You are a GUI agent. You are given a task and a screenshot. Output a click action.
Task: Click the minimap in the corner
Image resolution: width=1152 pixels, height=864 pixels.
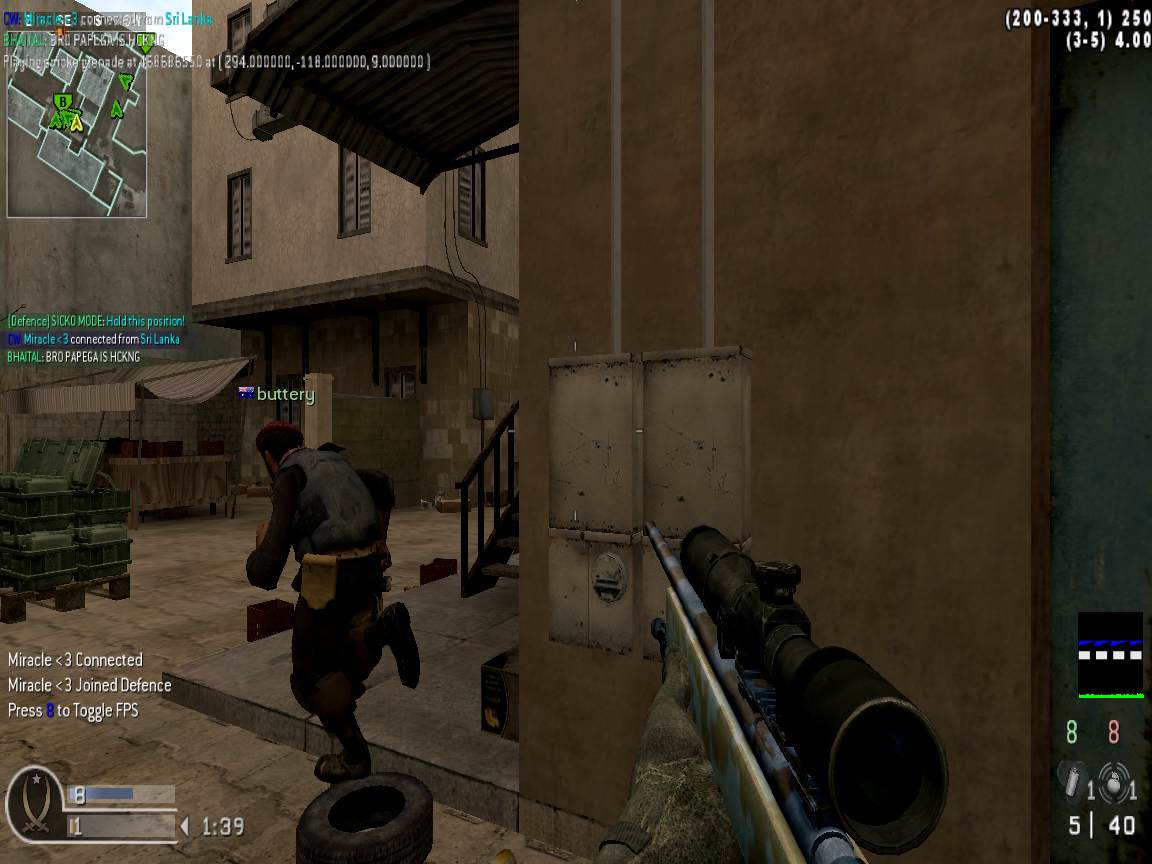tap(77, 146)
